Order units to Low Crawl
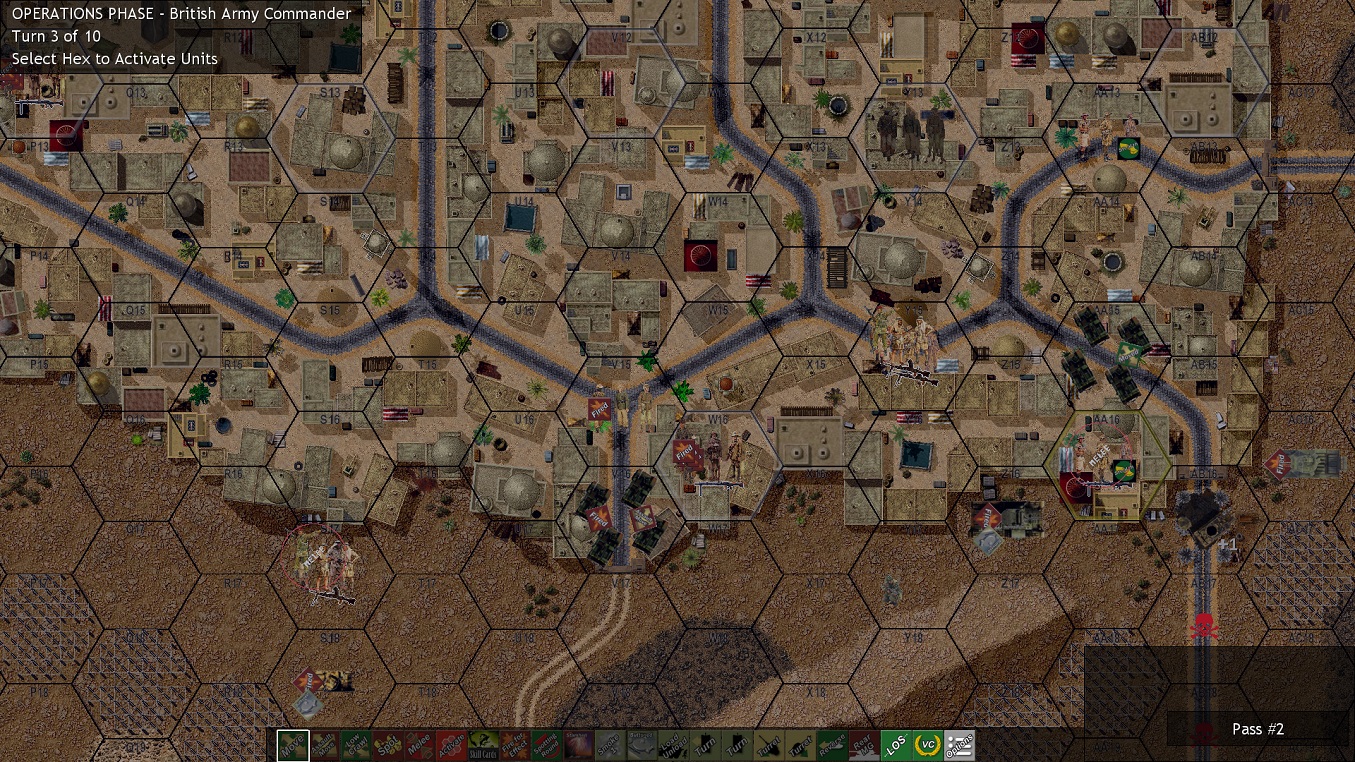 coord(358,745)
